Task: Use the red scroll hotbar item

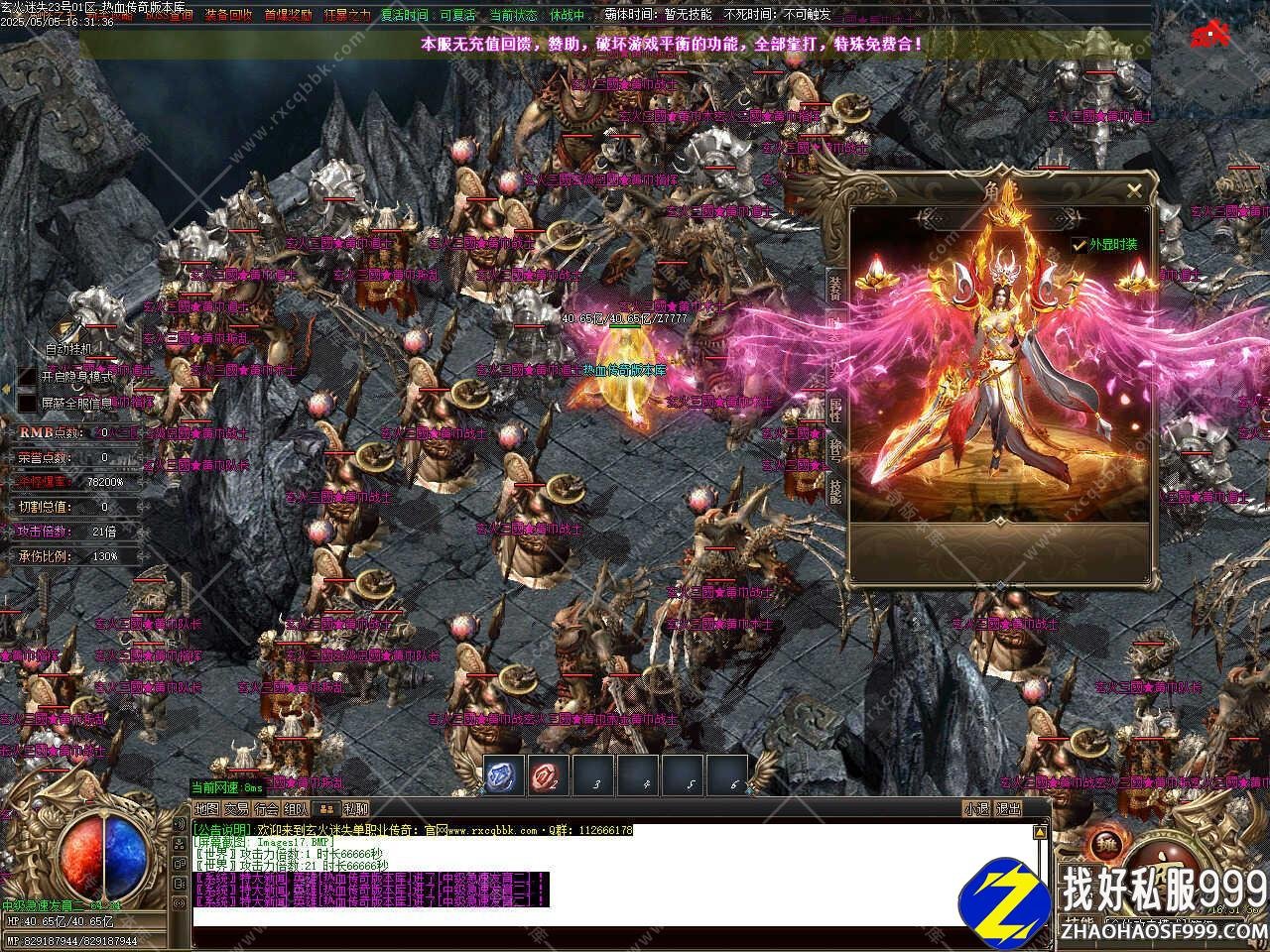Action: [548, 775]
